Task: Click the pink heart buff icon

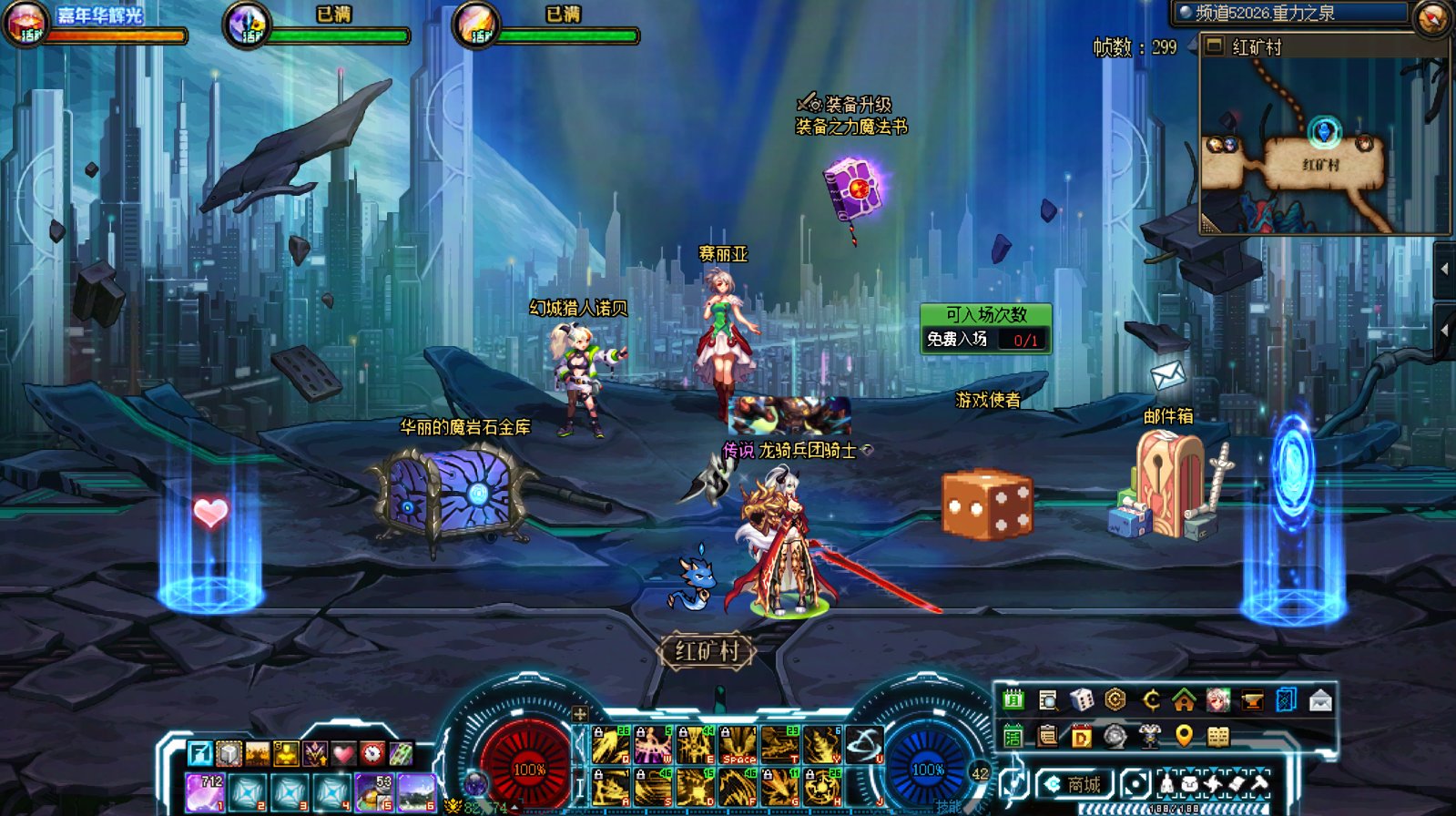Action: (342, 753)
